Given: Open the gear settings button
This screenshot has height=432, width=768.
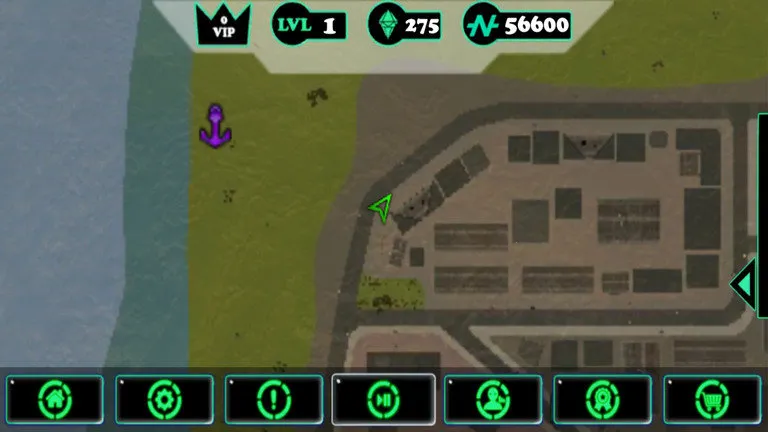Looking at the screenshot, I should 164,400.
